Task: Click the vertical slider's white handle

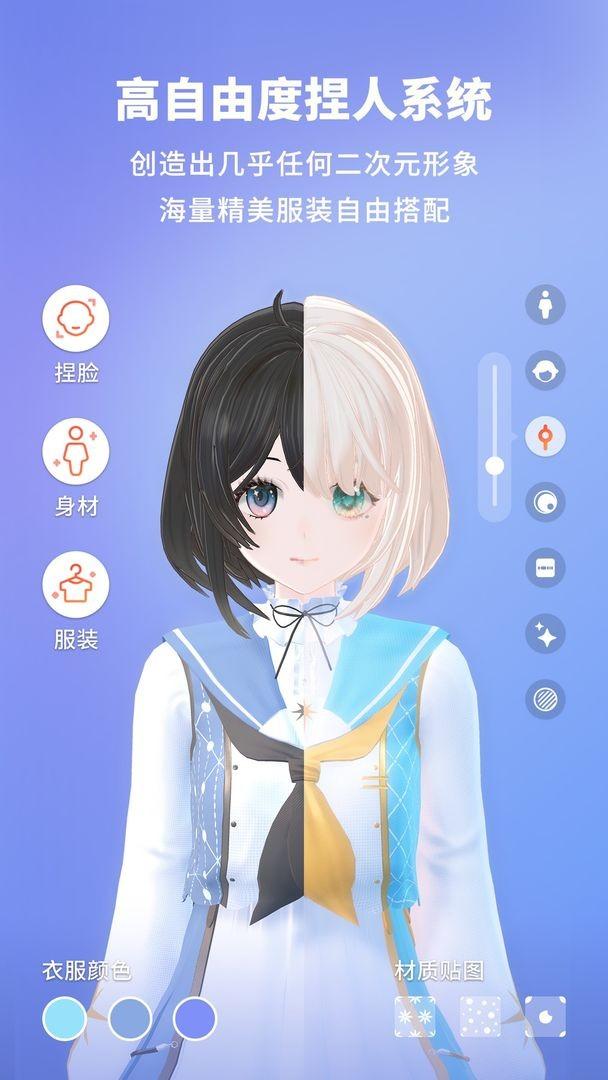Action: tap(494, 465)
